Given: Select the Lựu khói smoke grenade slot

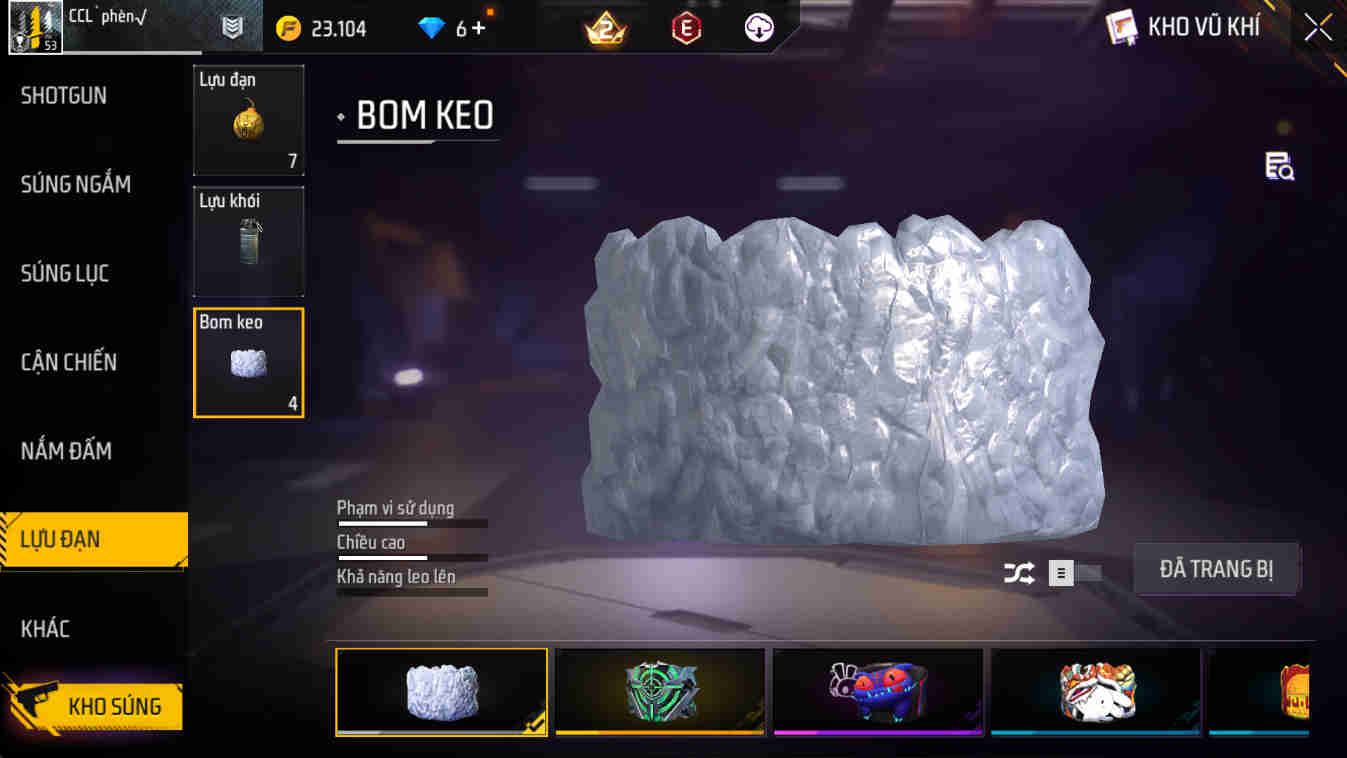Looking at the screenshot, I should 248,240.
